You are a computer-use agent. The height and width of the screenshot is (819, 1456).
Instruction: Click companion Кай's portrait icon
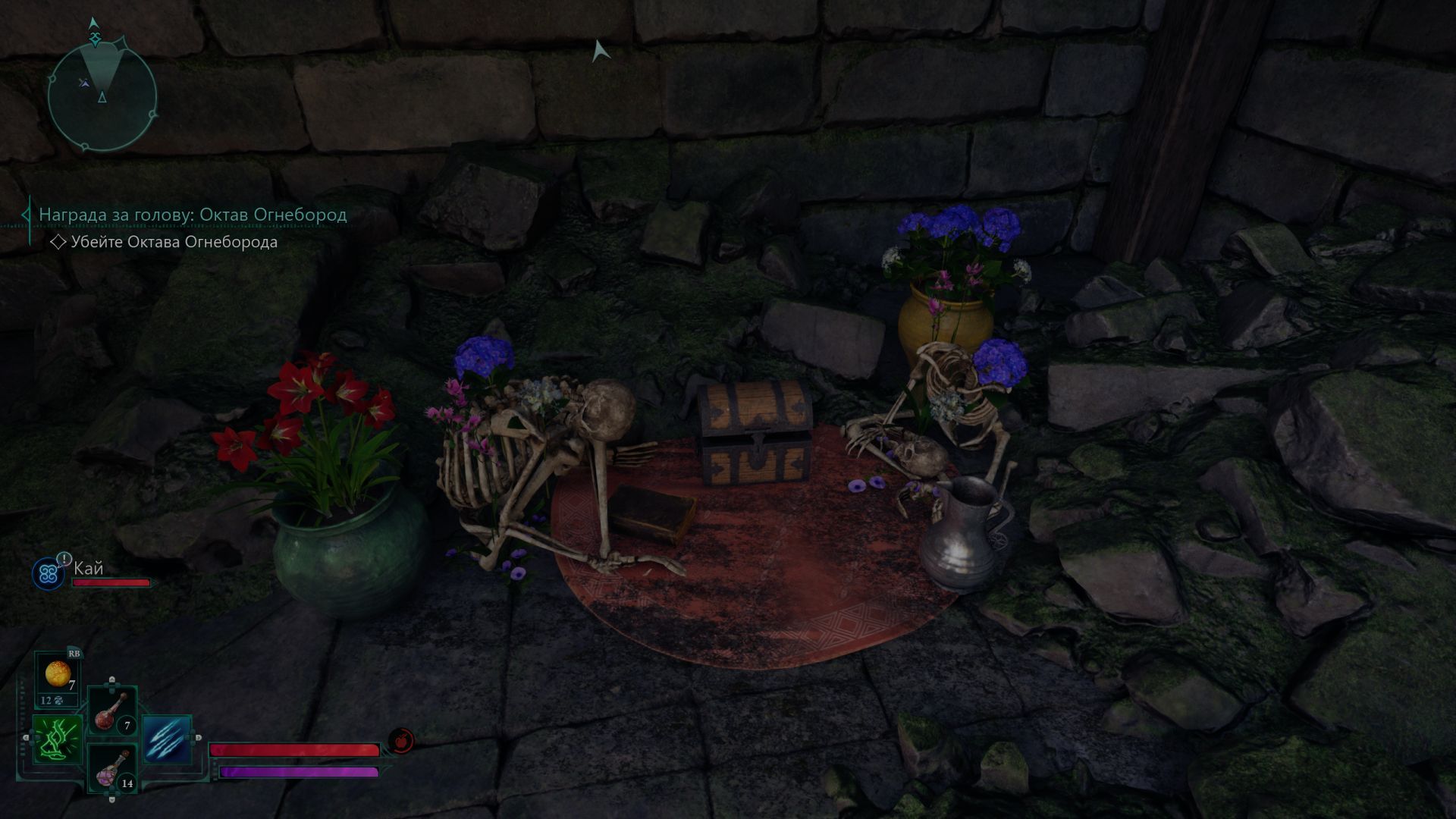pos(47,574)
